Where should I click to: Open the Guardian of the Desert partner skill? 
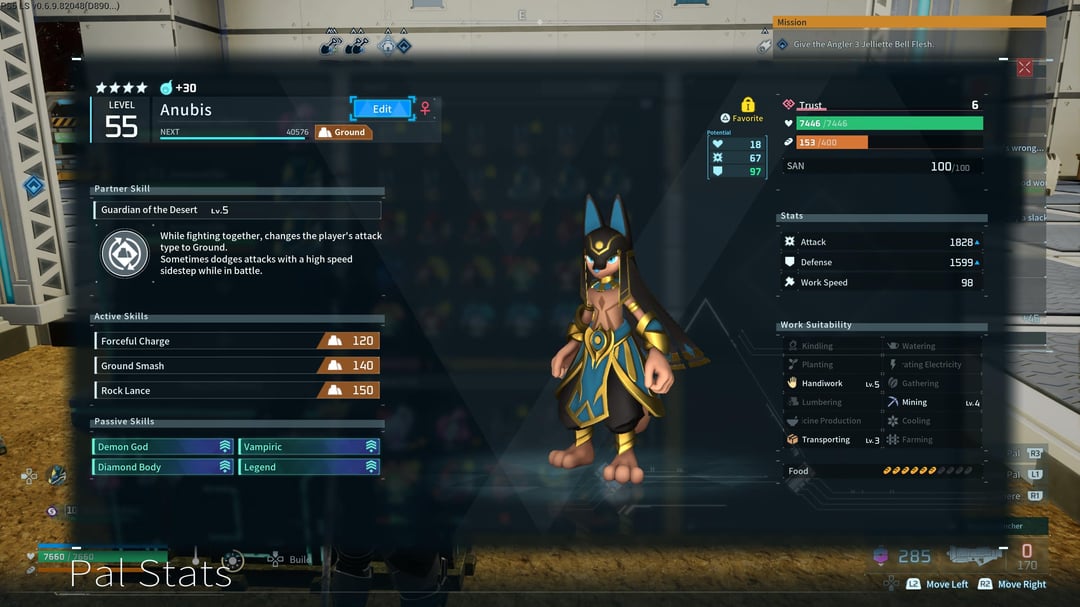(239, 210)
